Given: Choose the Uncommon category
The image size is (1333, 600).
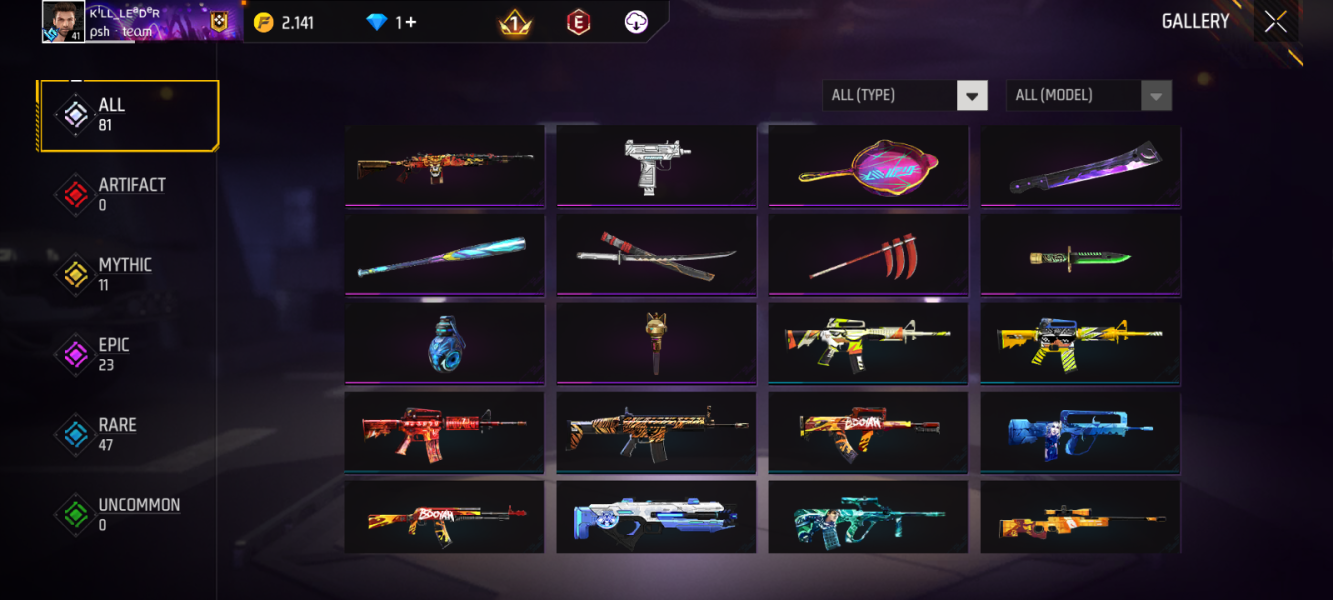Looking at the screenshot, I should (128, 515).
